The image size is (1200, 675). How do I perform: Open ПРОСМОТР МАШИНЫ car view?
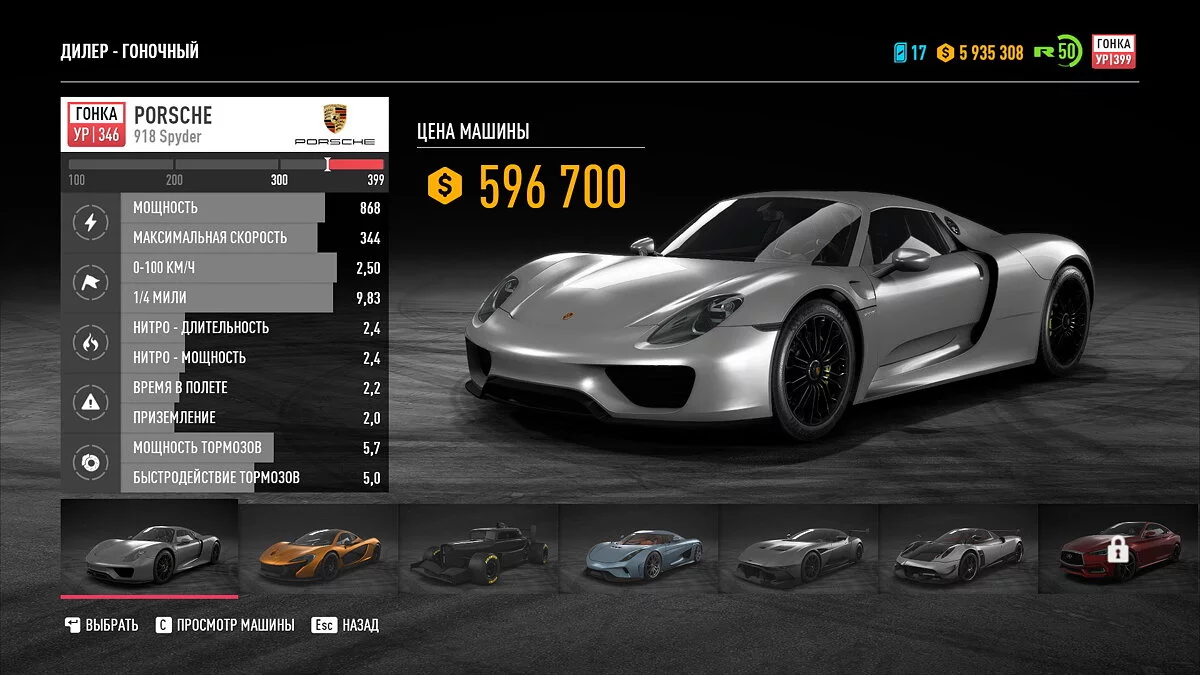click(225, 625)
